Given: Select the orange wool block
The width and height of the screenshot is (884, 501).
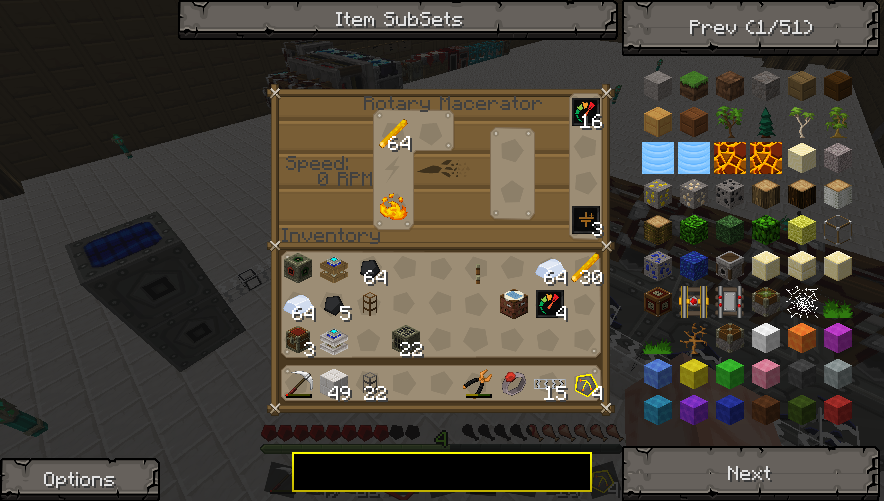Looking at the screenshot, I should pos(801,337).
